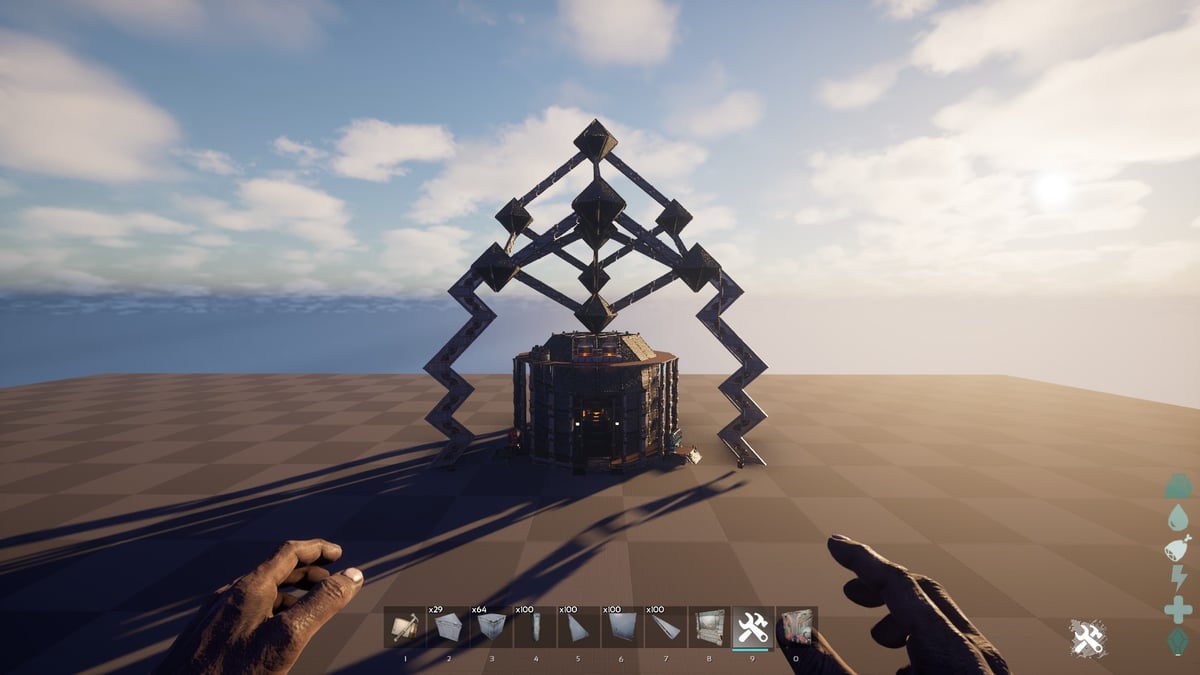Image resolution: width=1200 pixels, height=675 pixels.
Task: Select the x64 cube block in slot 3
Action: [x=491, y=627]
